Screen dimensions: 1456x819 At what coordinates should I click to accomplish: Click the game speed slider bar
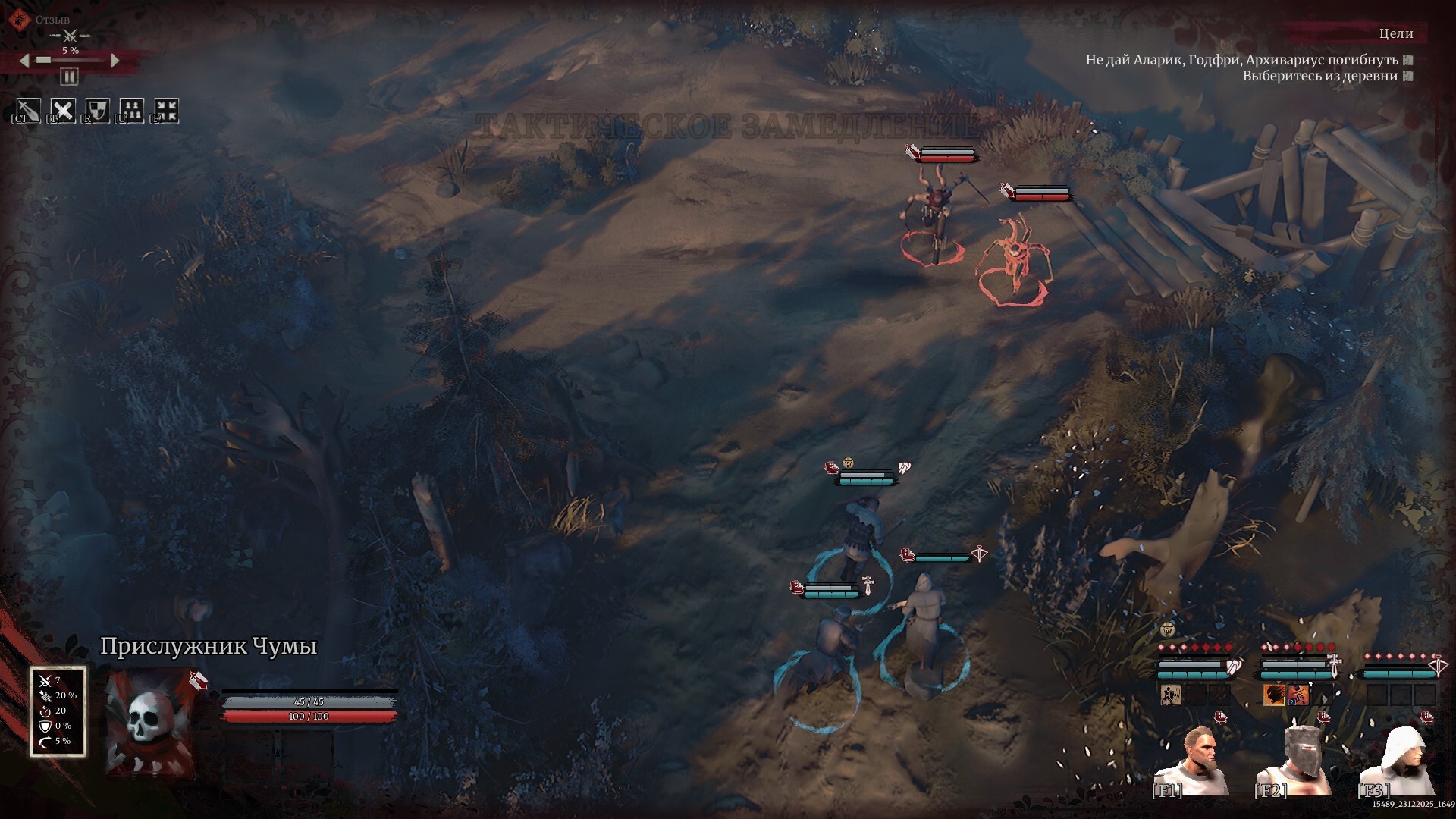pos(70,61)
